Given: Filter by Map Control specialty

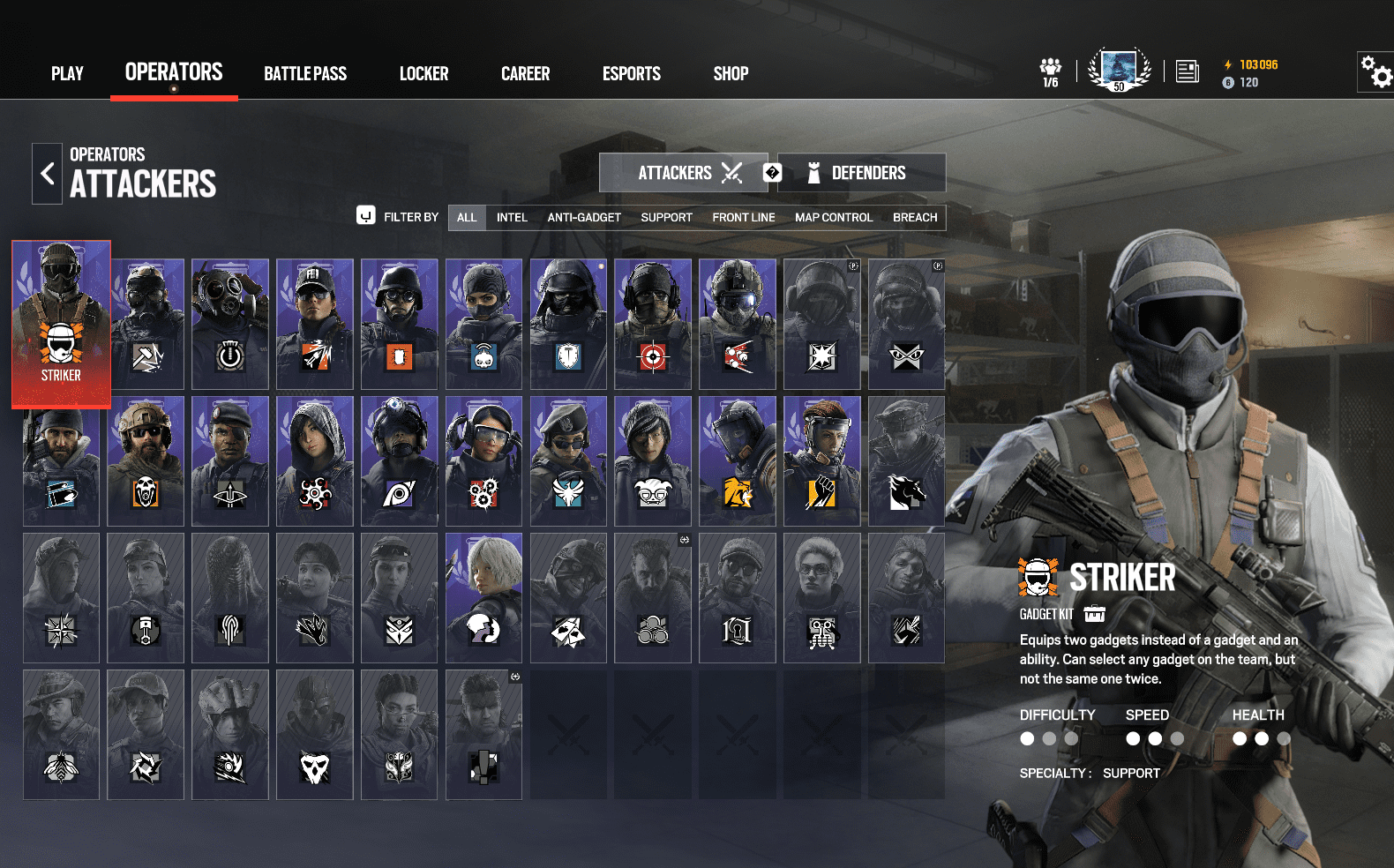Looking at the screenshot, I should pos(834,218).
